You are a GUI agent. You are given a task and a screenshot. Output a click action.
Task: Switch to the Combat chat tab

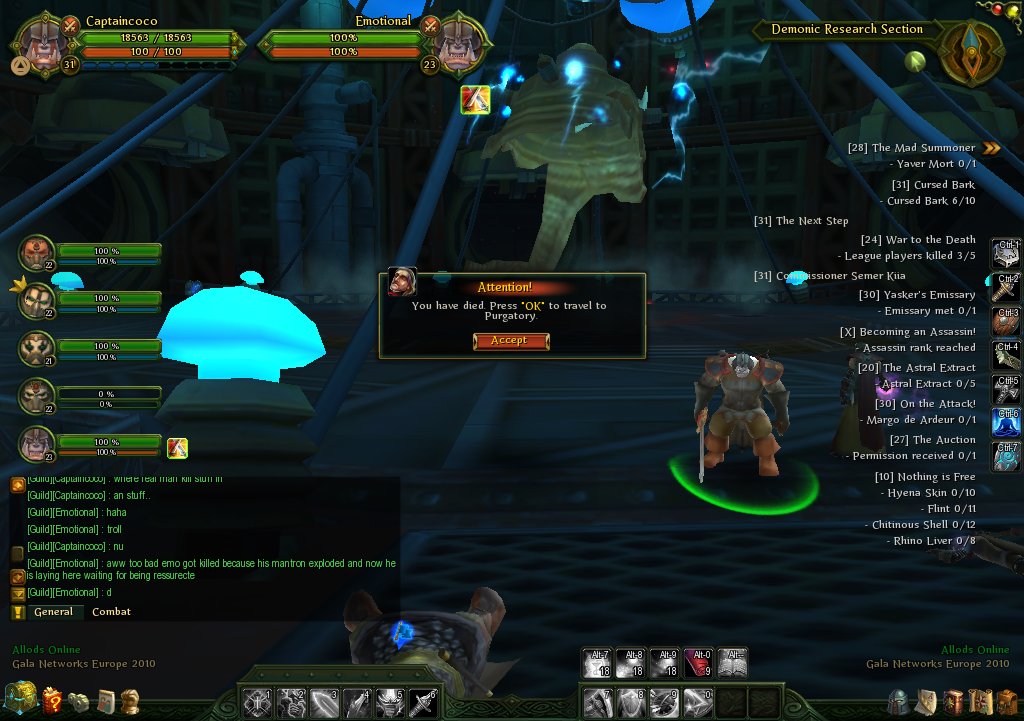(111, 612)
